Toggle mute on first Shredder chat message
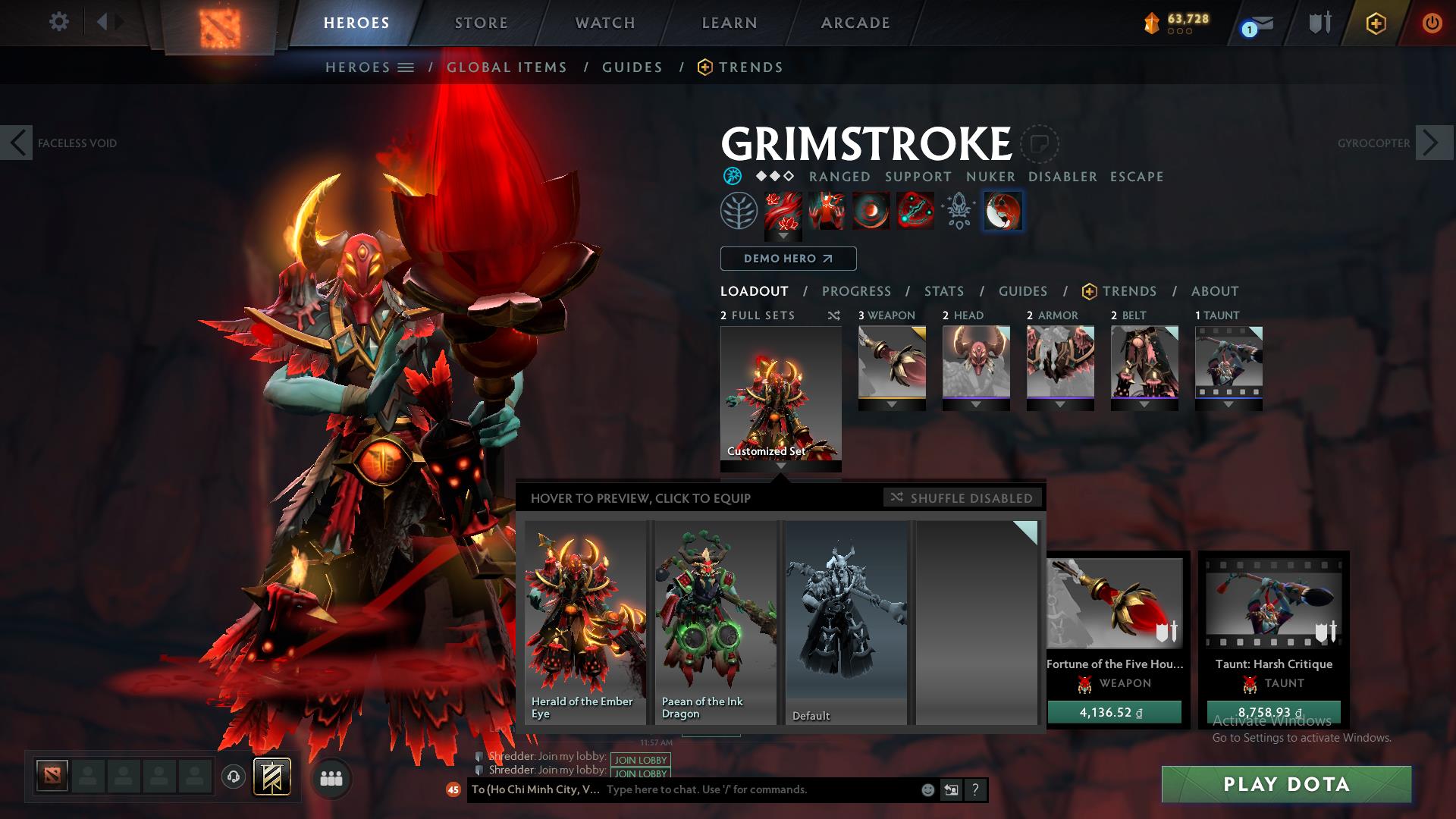 (479, 758)
